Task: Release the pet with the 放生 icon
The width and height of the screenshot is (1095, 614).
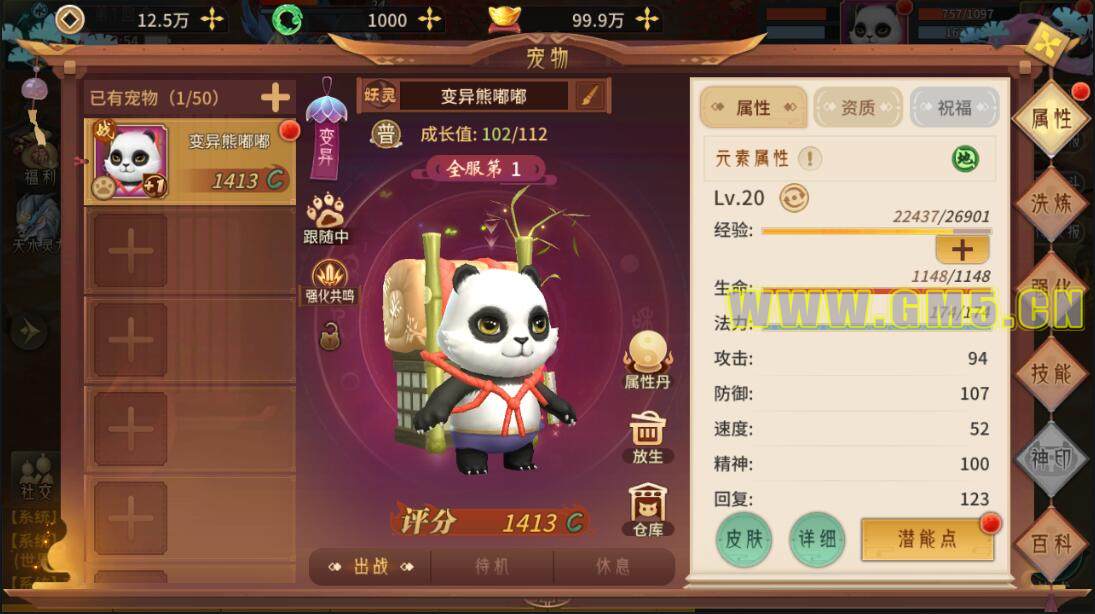Action: pos(647,438)
